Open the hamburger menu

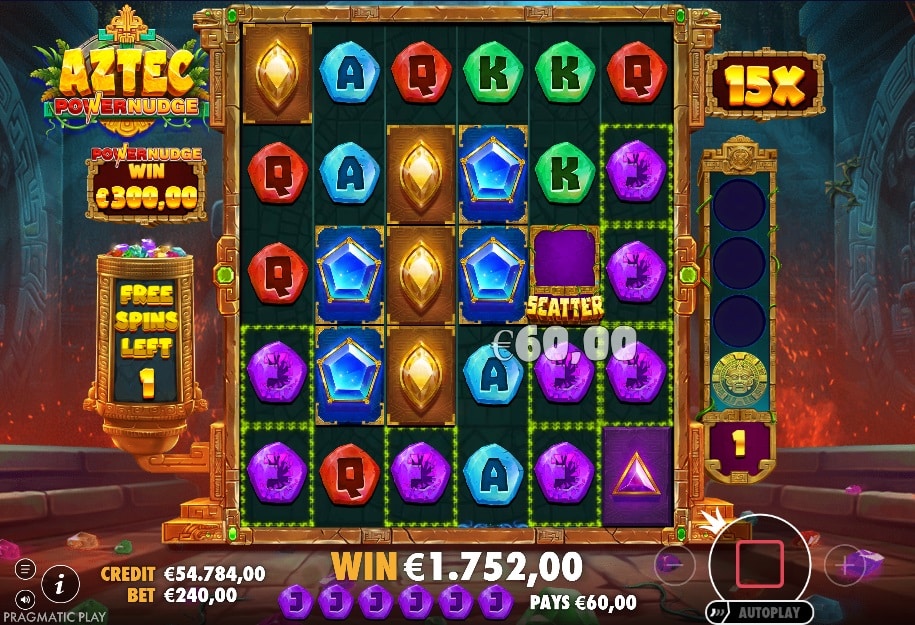25,569
